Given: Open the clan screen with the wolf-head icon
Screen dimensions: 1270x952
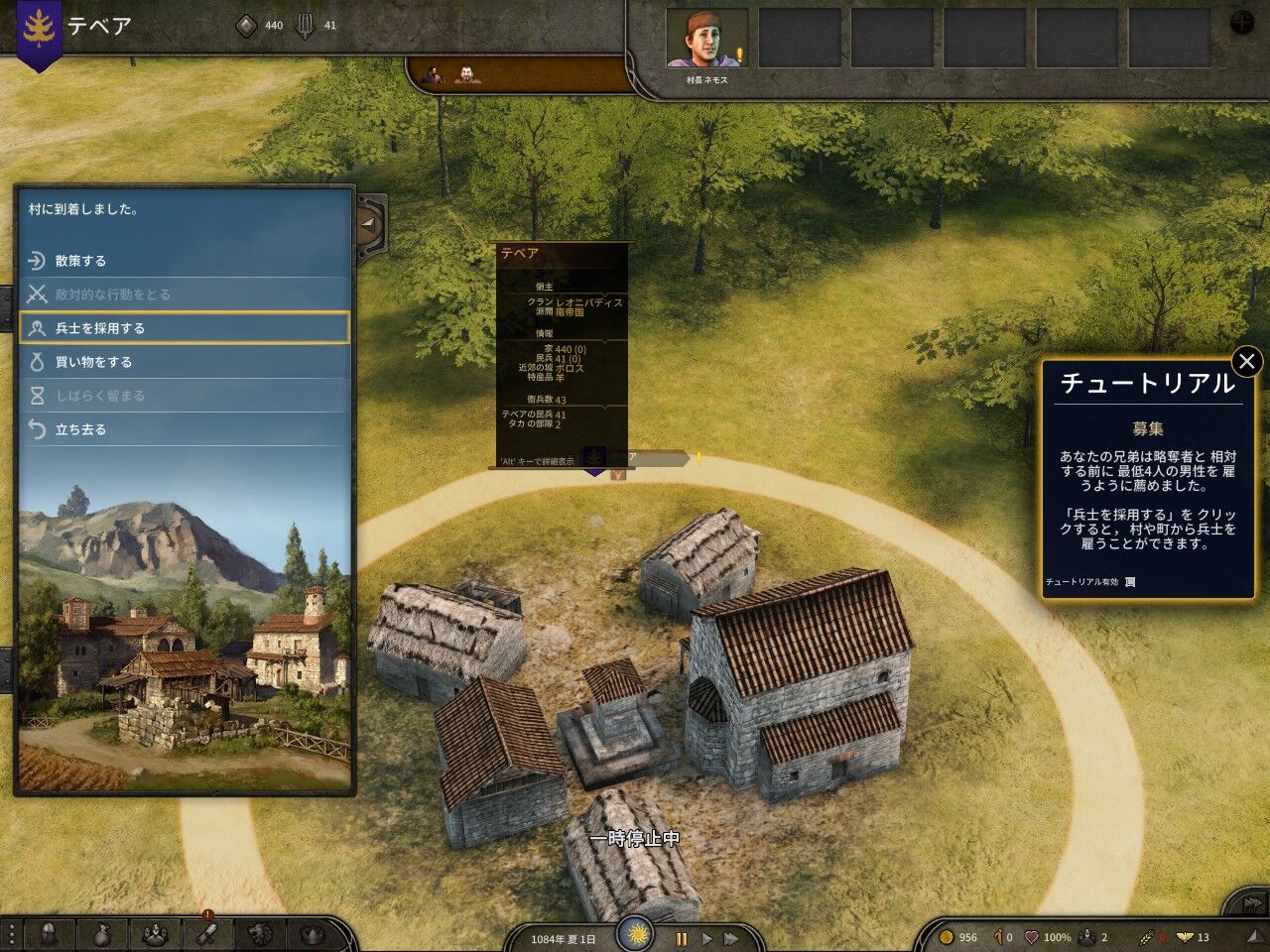Looking at the screenshot, I should pos(259,933).
